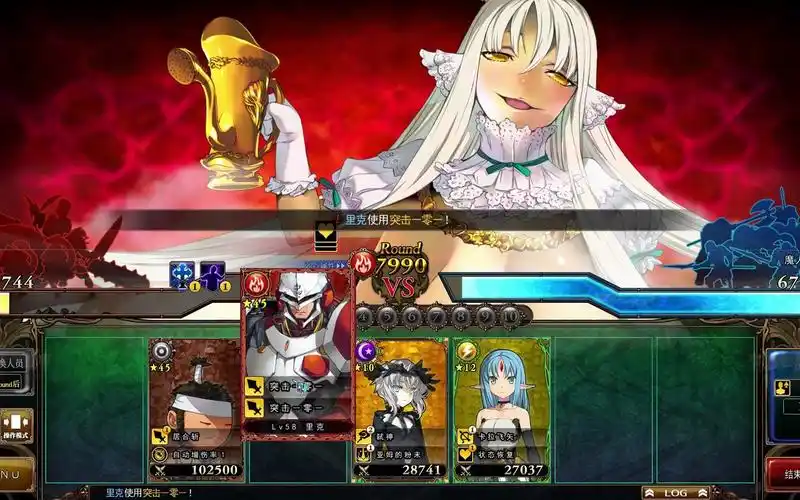This screenshot has width=800, height=500.
Task: Click the 操作模式 operation mode button
Action: (x=16, y=425)
